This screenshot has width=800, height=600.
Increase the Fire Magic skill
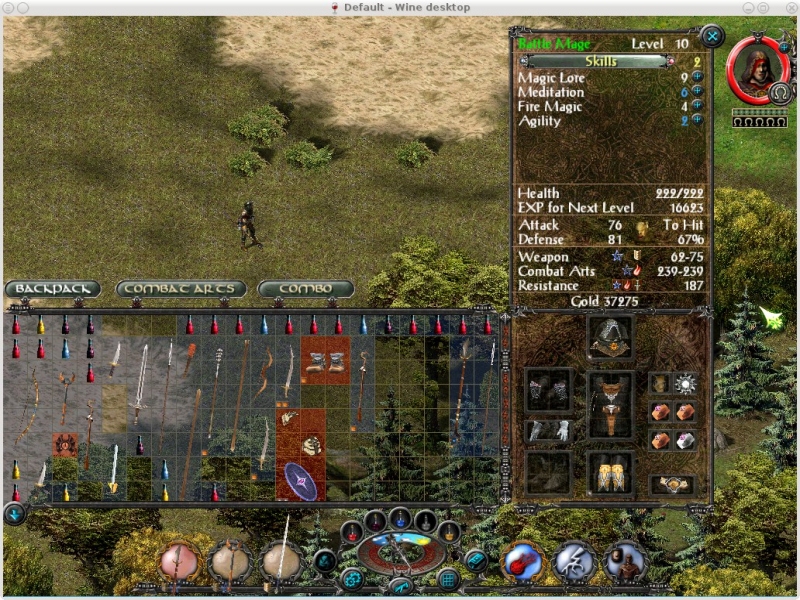(697, 106)
